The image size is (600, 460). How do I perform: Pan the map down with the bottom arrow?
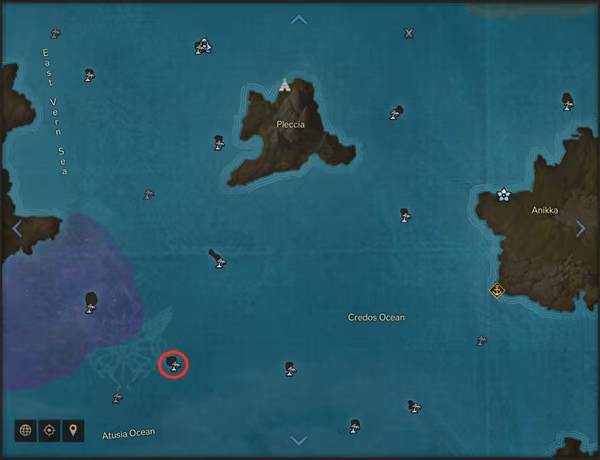pos(298,440)
